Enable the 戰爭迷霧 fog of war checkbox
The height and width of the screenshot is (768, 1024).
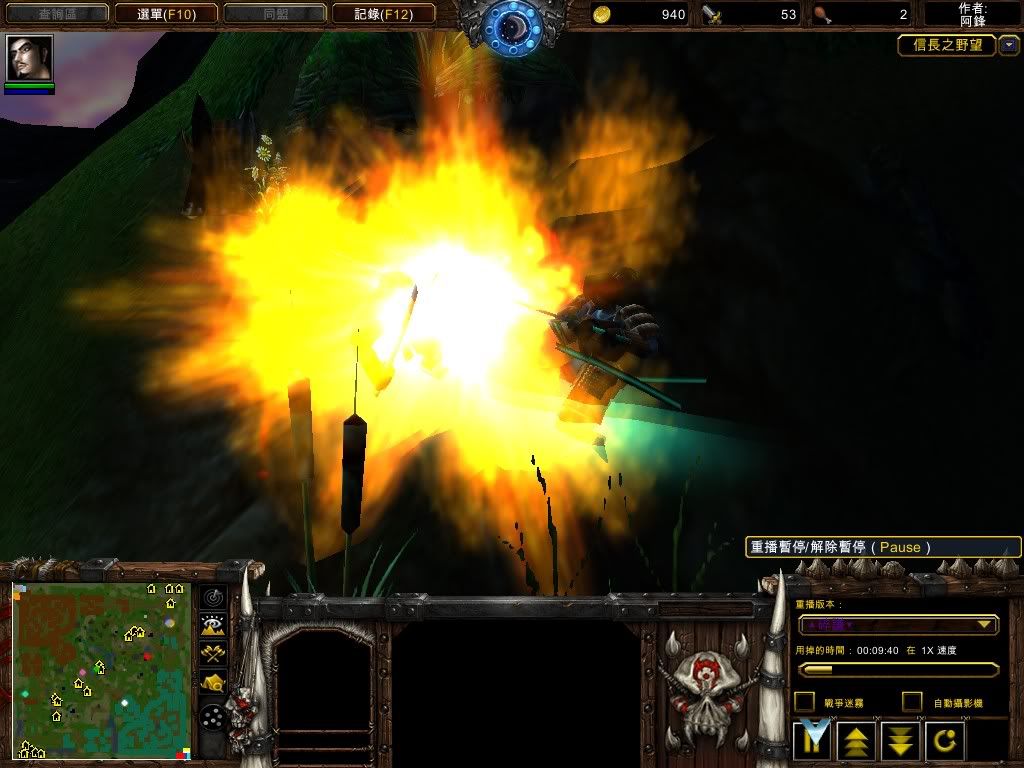[x=804, y=702]
